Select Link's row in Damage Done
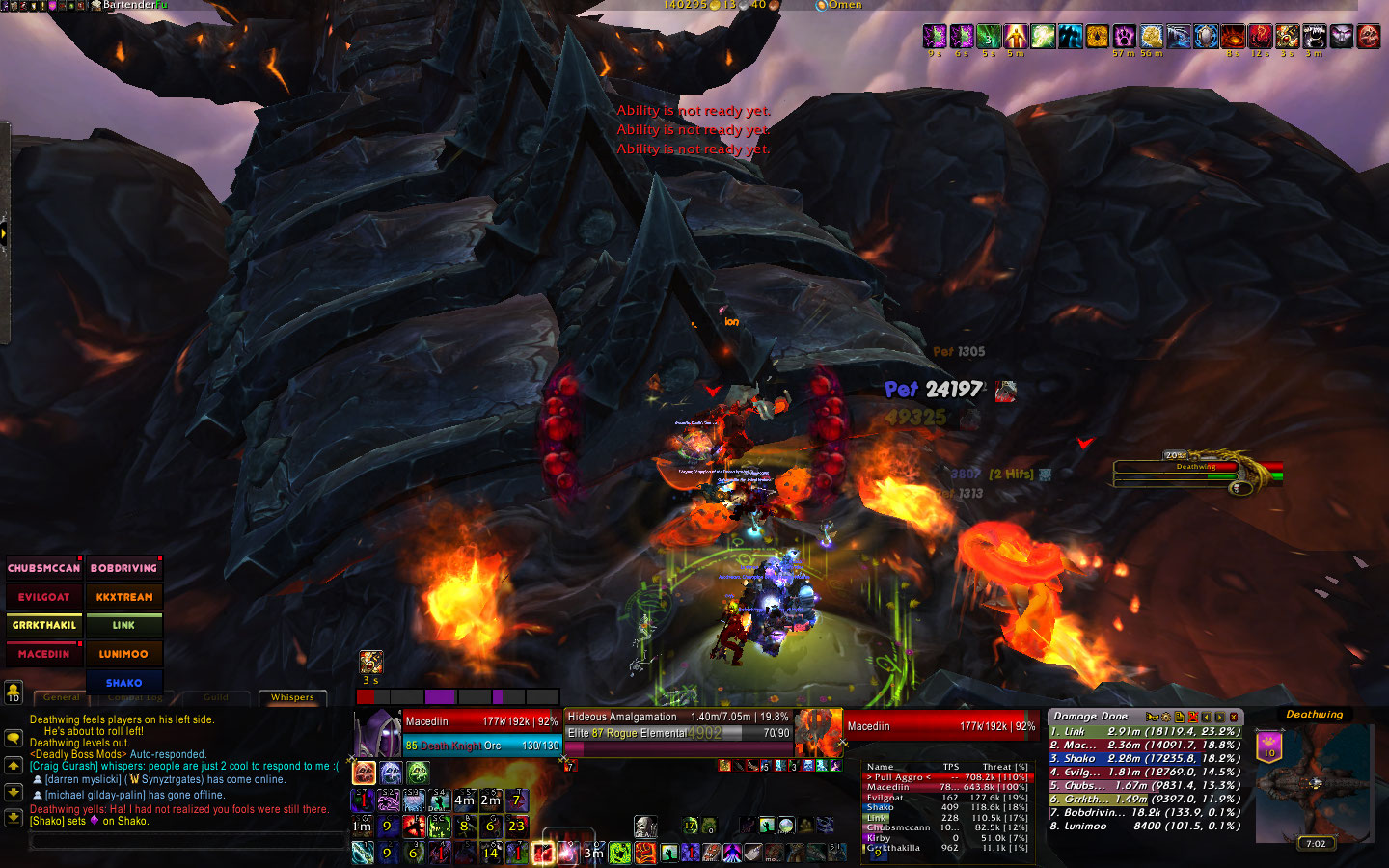Image resolution: width=1389 pixels, height=868 pixels. 1145,732
